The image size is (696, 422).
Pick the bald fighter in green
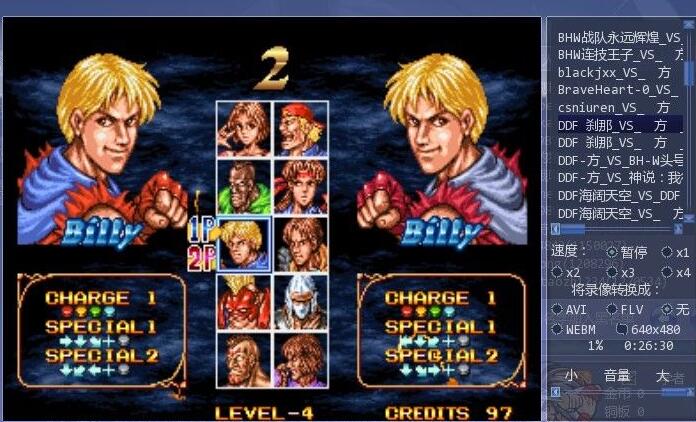(243, 185)
